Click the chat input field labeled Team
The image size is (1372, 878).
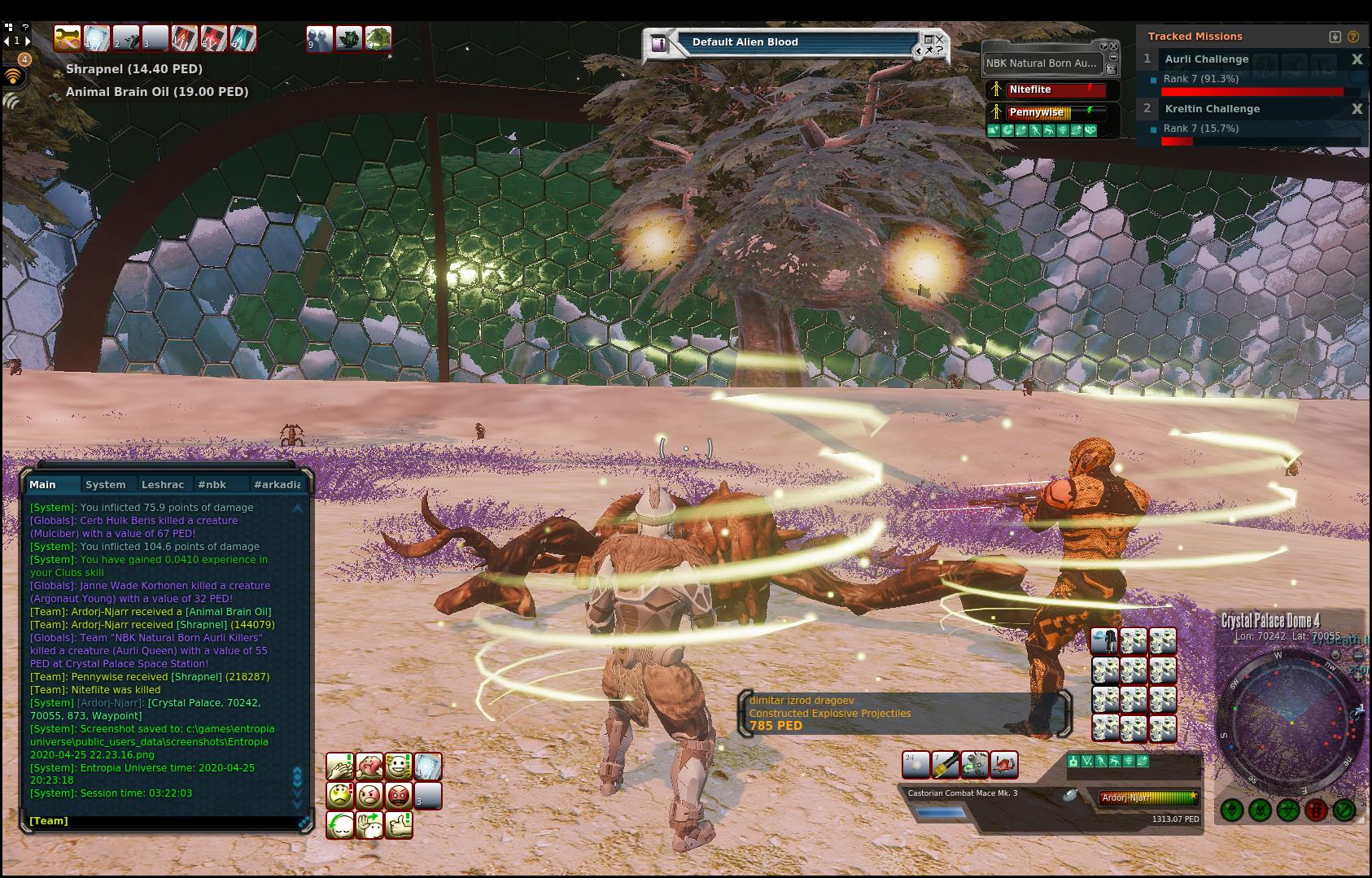click(x=163, y=821)
